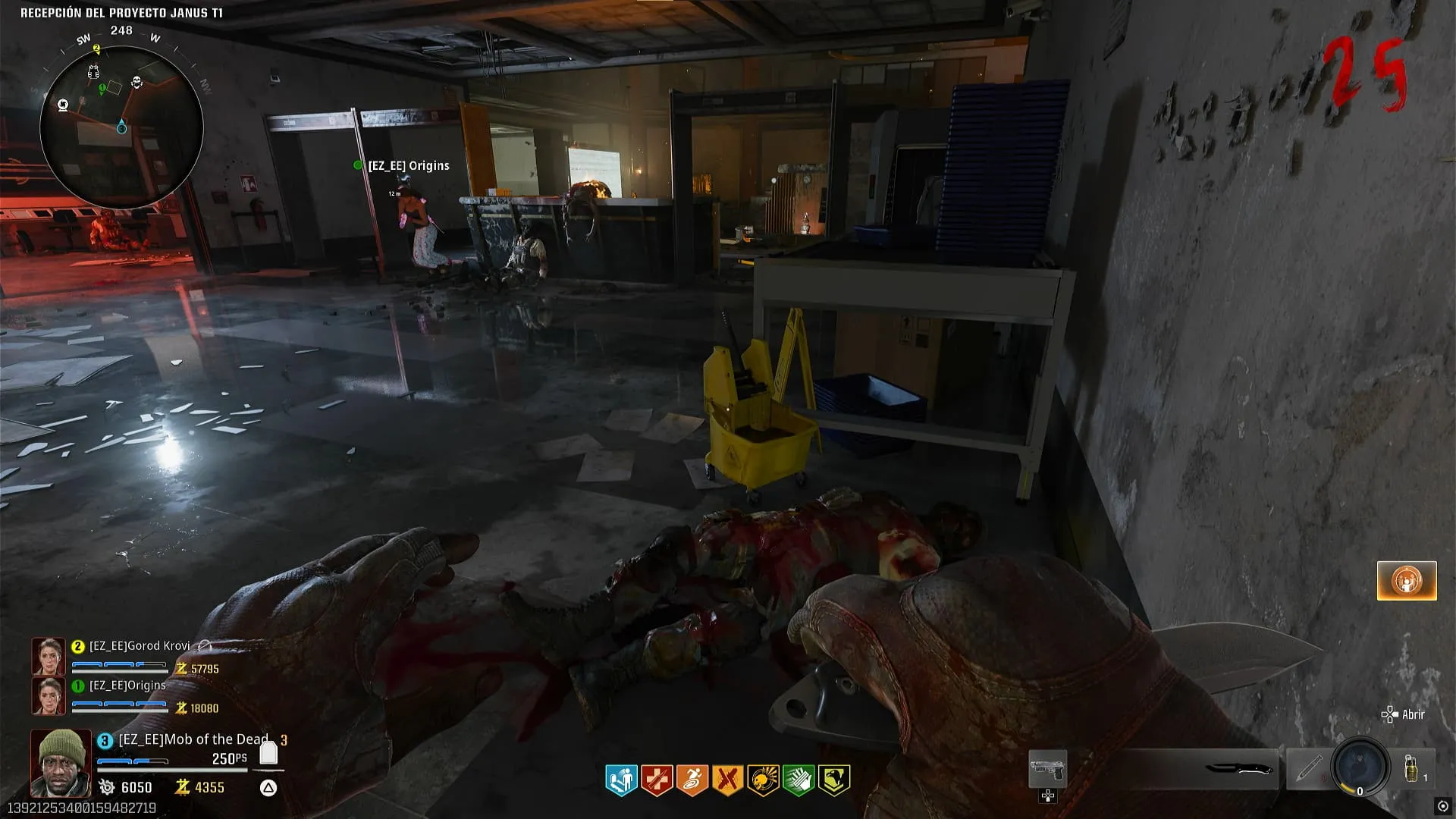Select the lethal grenade slot
This screenshot has width=1456, height=819.
click(1413, 769)
